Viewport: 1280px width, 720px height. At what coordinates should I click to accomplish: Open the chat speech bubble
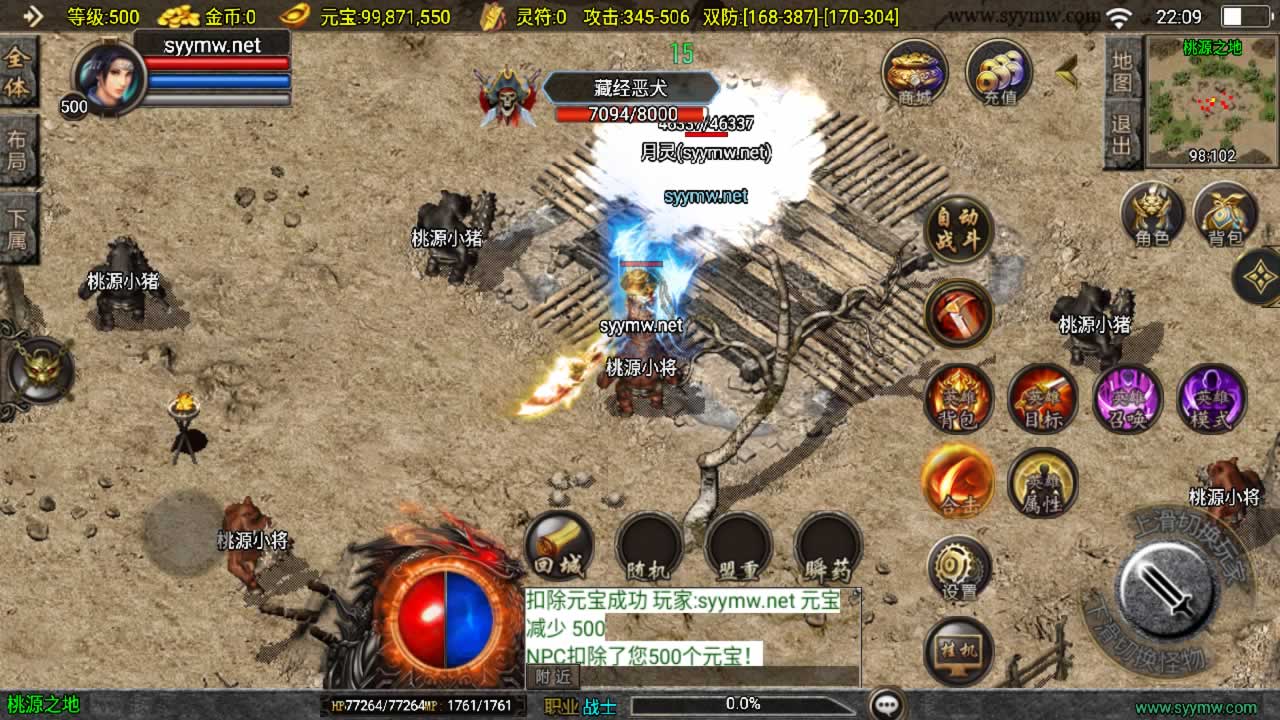click(887, 705)
